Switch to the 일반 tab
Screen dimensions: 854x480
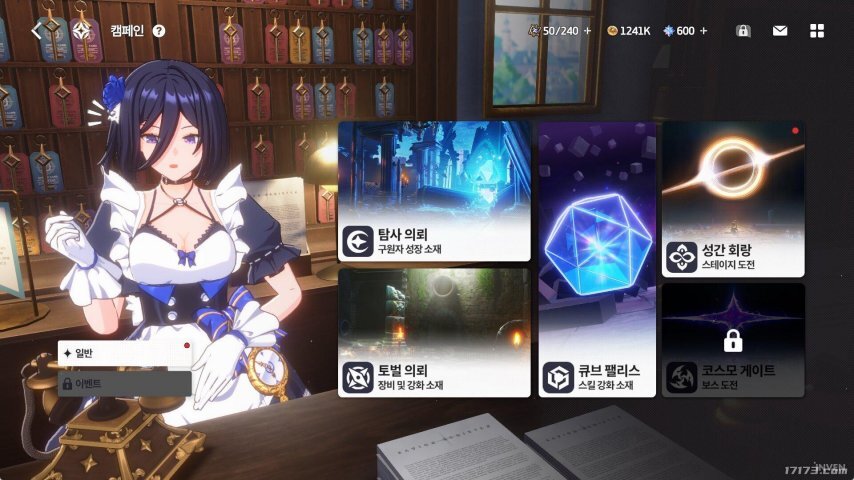click(x=124, y=353)
